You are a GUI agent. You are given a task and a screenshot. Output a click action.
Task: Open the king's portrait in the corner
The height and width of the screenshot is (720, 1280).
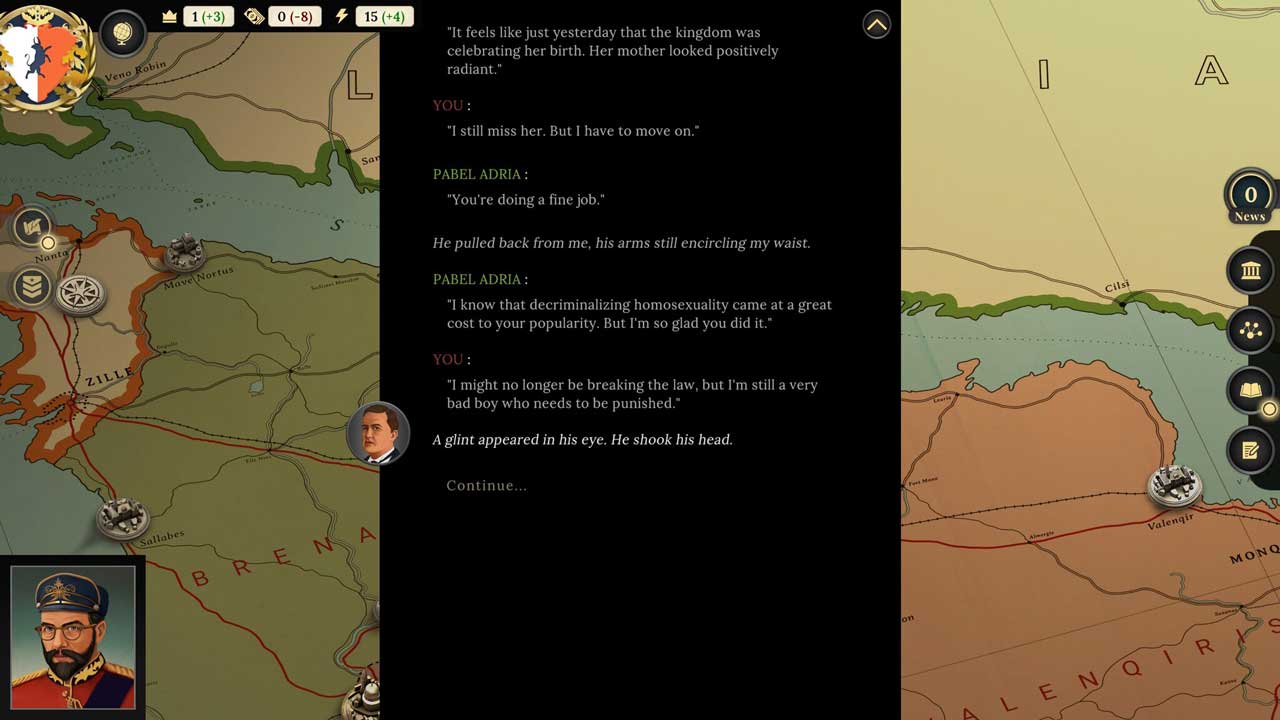click(x=72, y=638)
